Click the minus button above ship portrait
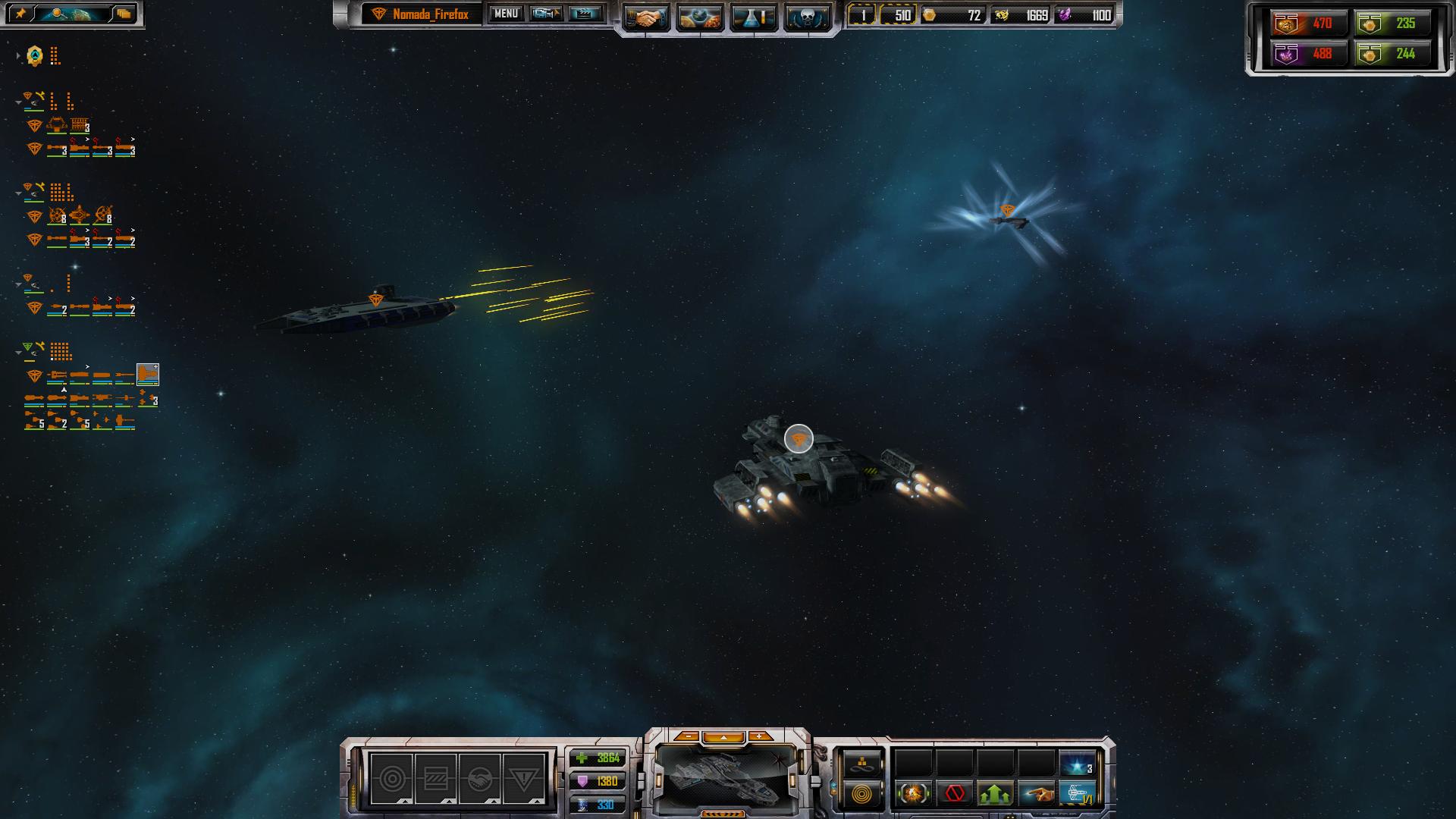 [688, 736]
